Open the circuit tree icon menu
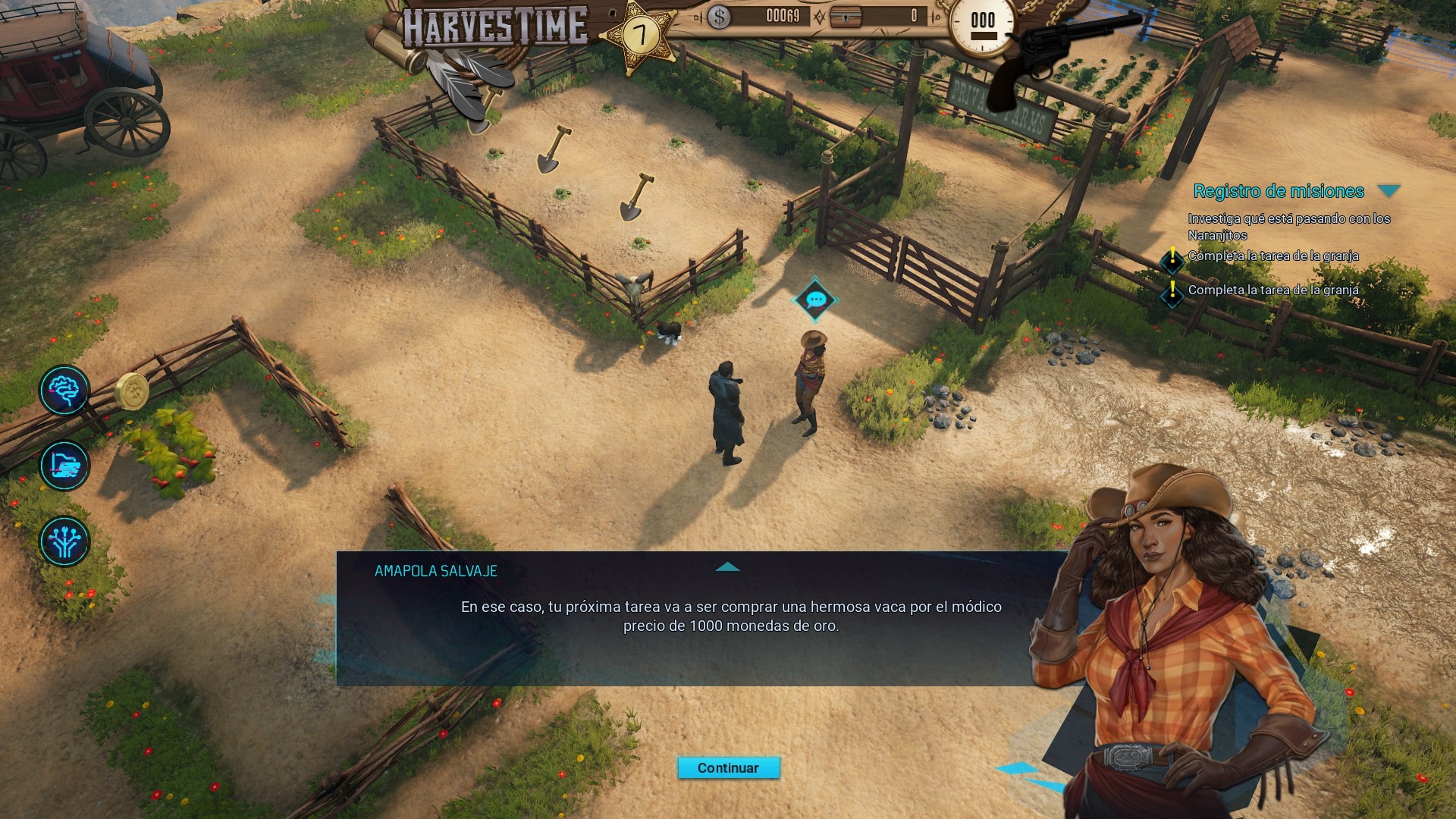The image size is (1456, 819). [64, 541]
